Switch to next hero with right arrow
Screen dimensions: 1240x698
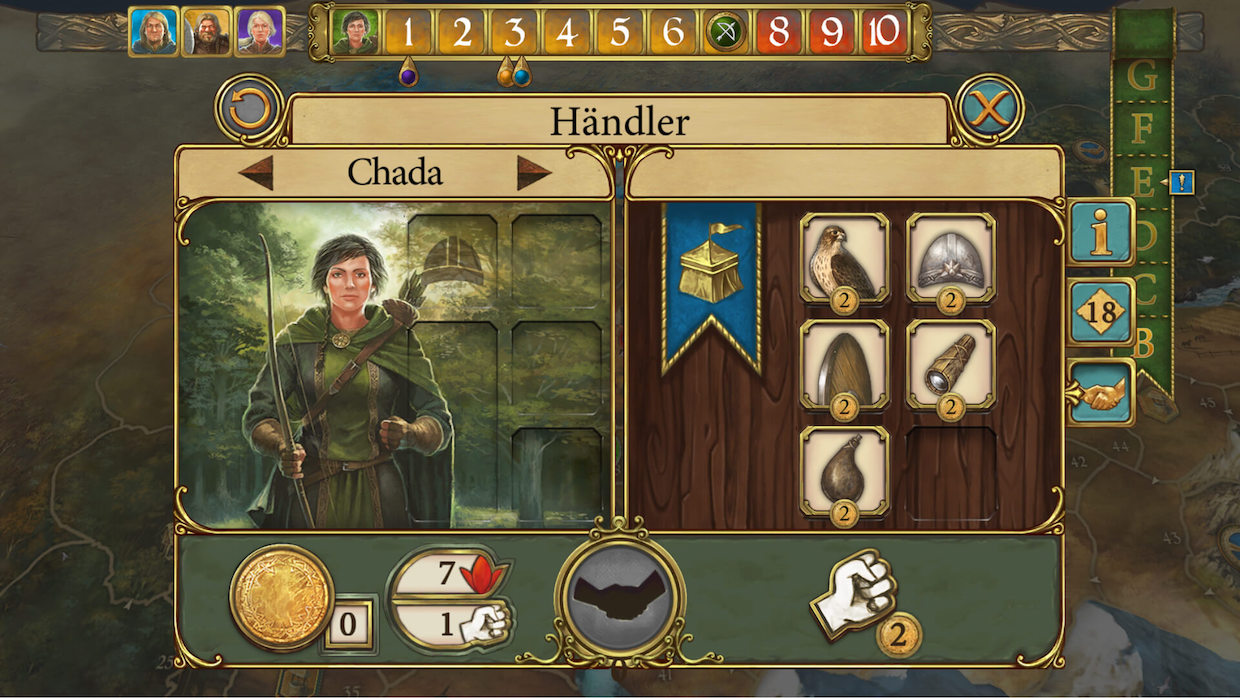tap(534, 173)
